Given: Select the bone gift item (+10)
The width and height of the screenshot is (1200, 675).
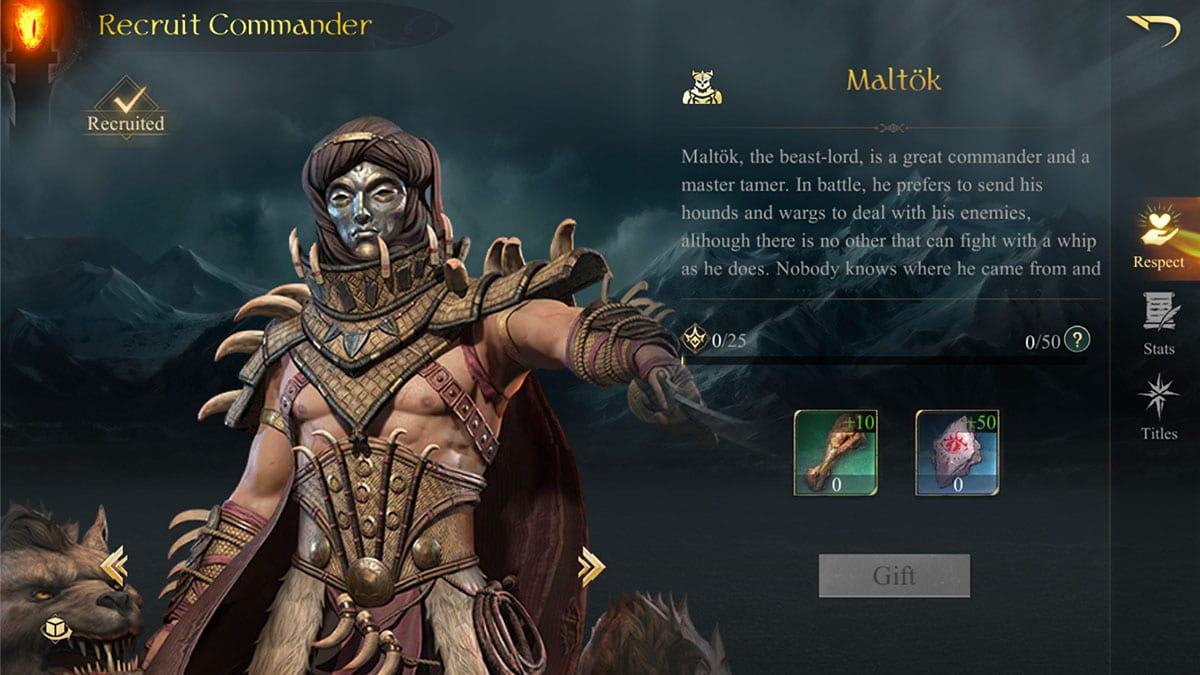Looking at the screenshot, I should pyautogui.click(x=836, y=453).
